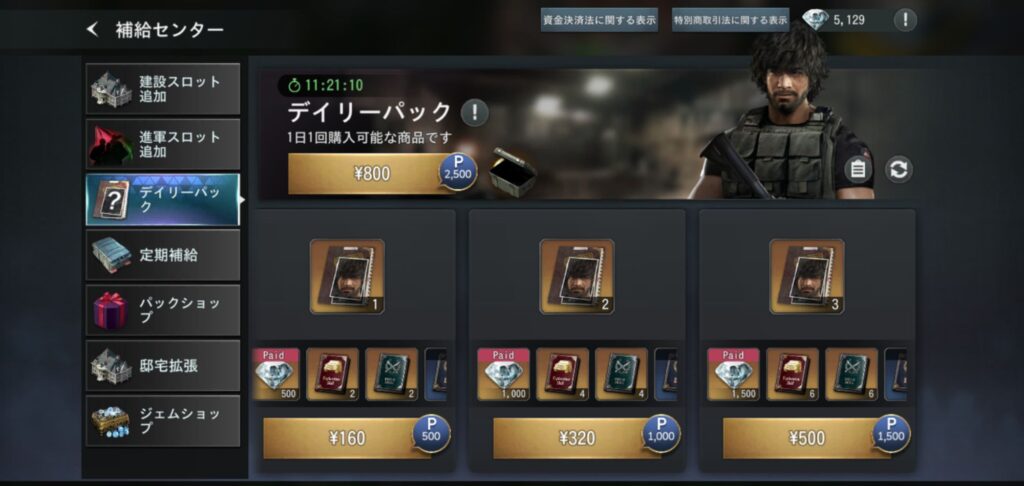This screenshot has height=486, width=1024.
Task: Select the デイリーパック category
Action: coord(163,199)
